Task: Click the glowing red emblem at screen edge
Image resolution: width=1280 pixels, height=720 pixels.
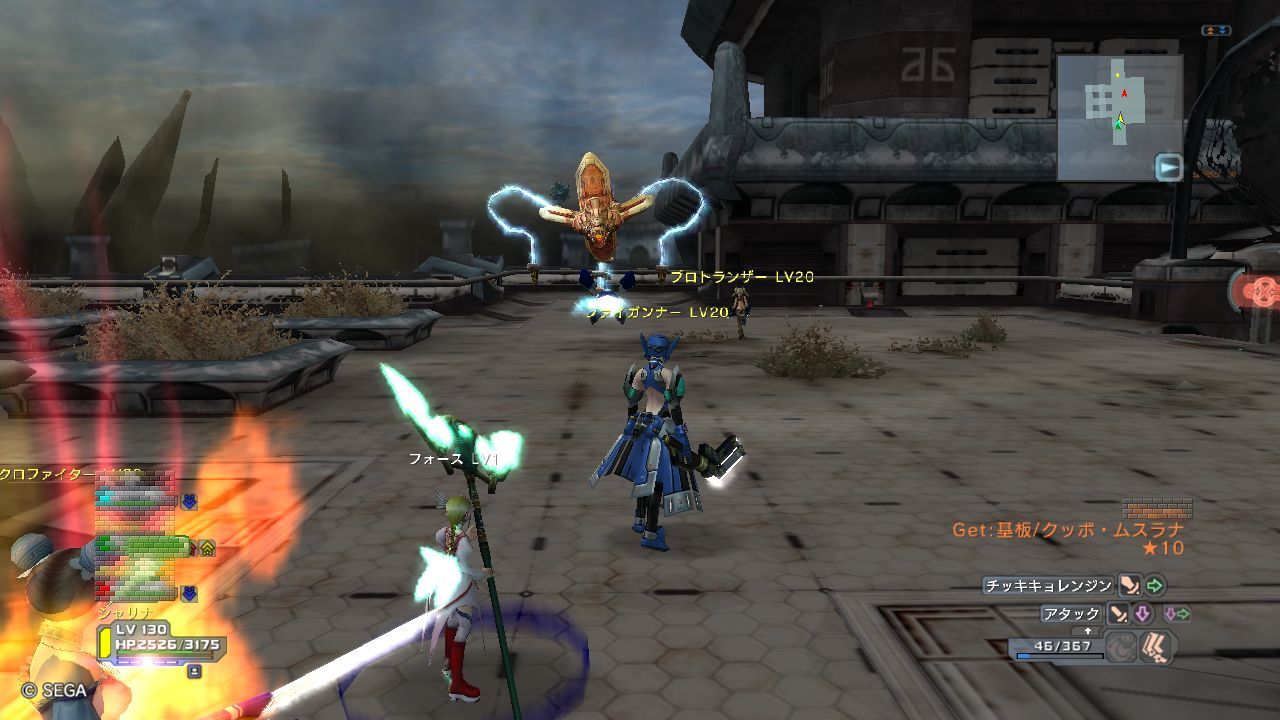Action: click(1261, 292)
